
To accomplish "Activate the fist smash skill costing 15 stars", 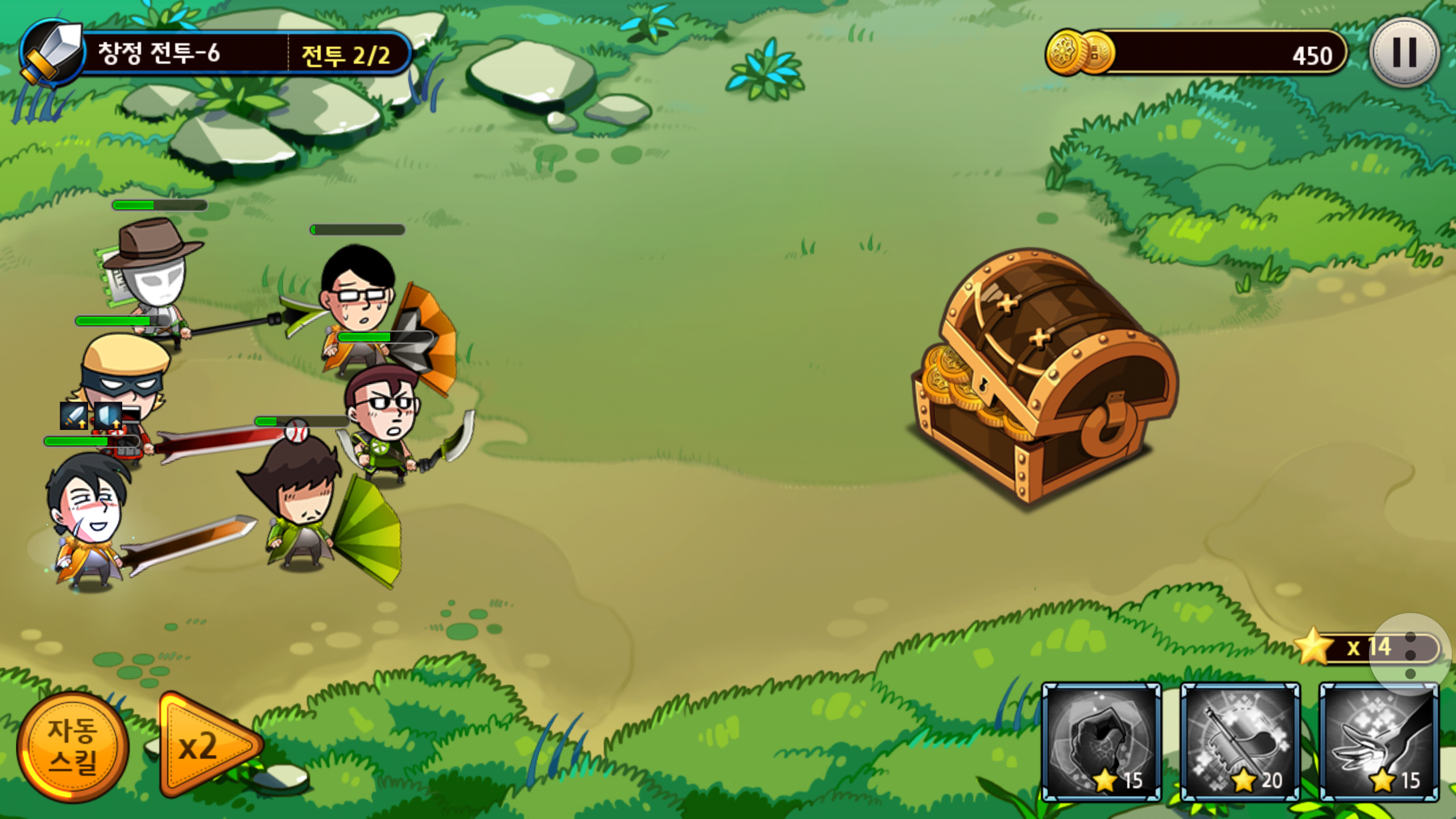I will click(x=1101, y=742).
